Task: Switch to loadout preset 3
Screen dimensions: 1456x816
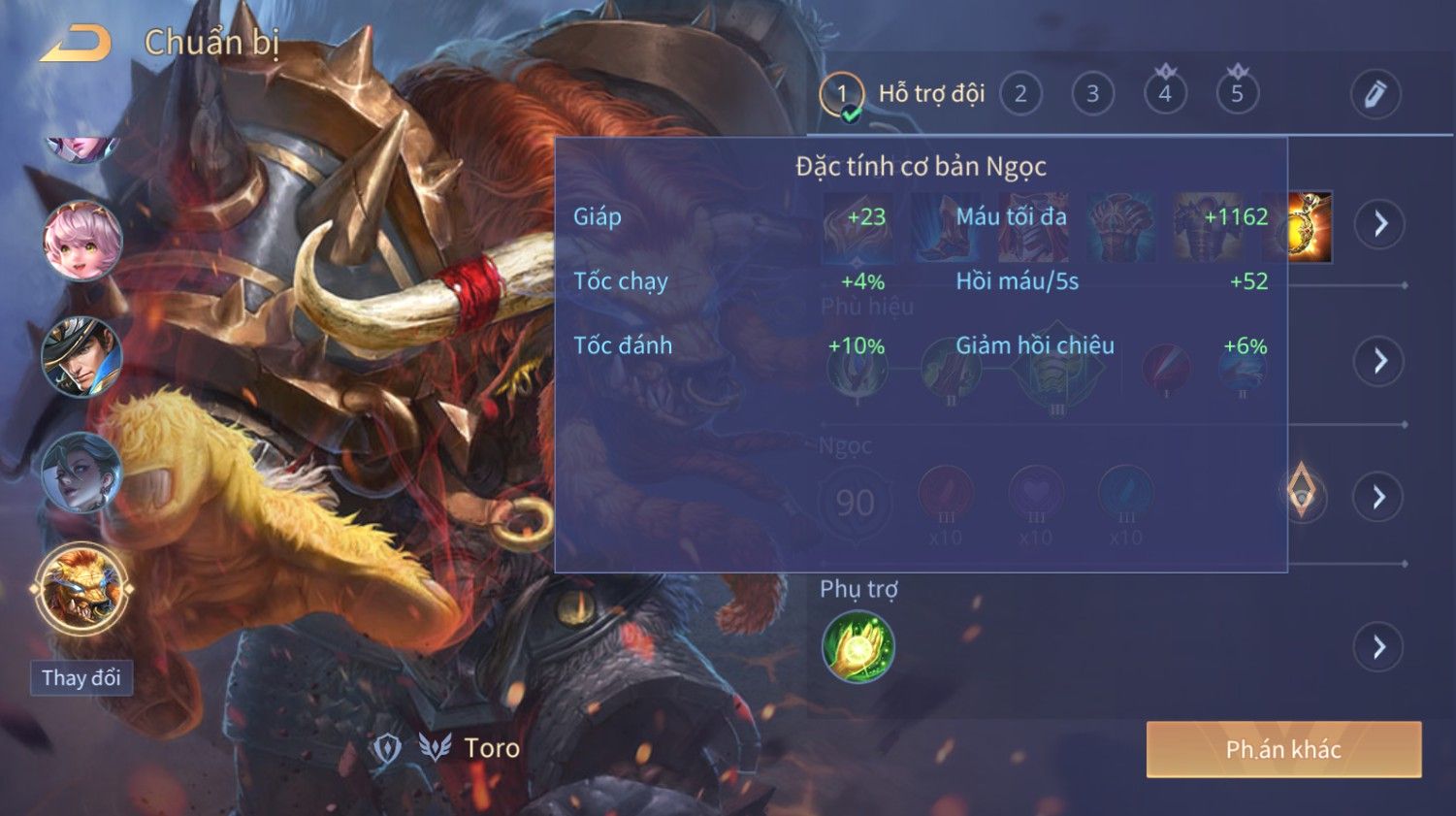Action: click(x=1092, y=94)
